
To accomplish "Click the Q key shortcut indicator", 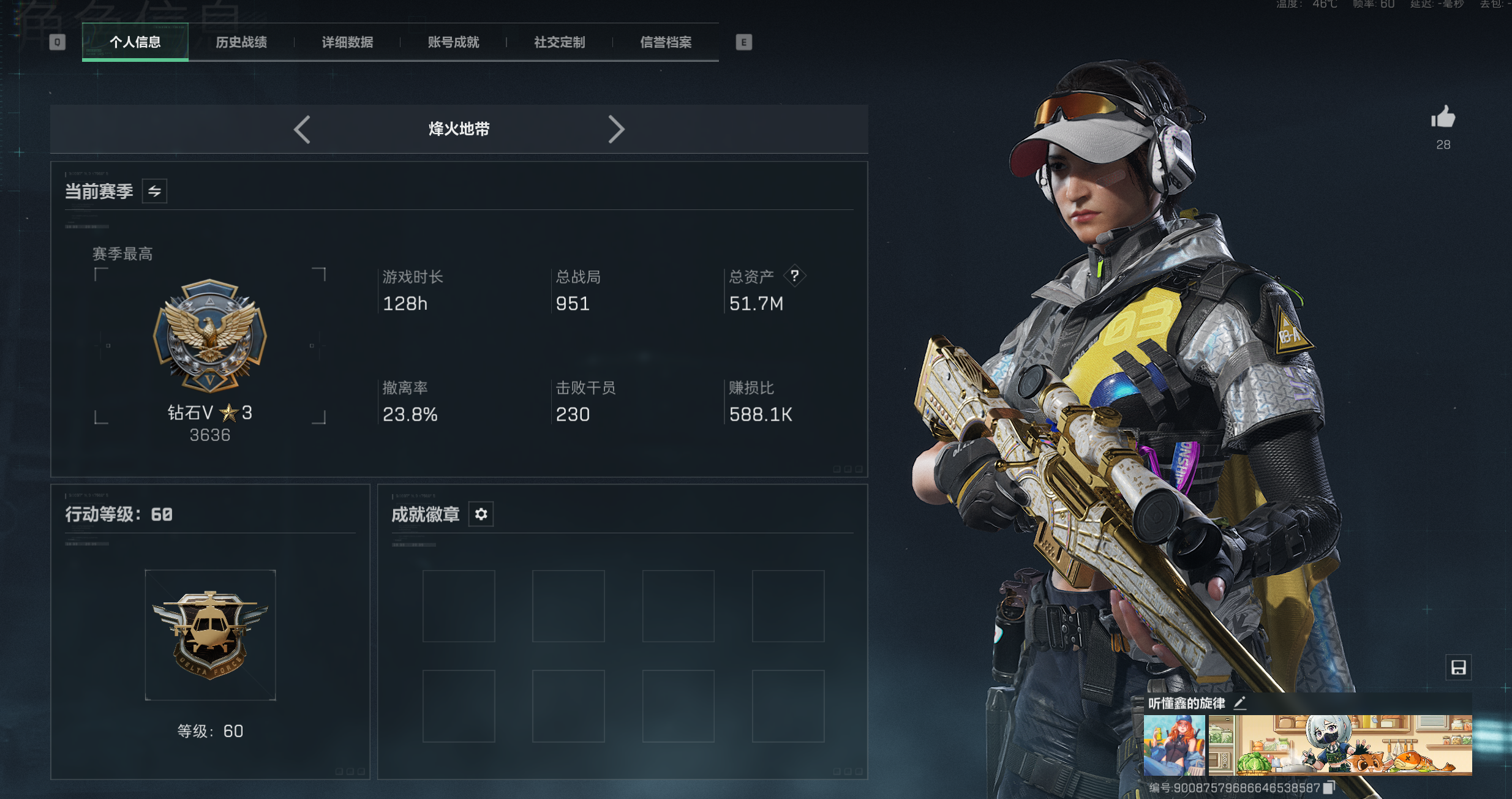I will [x=58, y=42].
